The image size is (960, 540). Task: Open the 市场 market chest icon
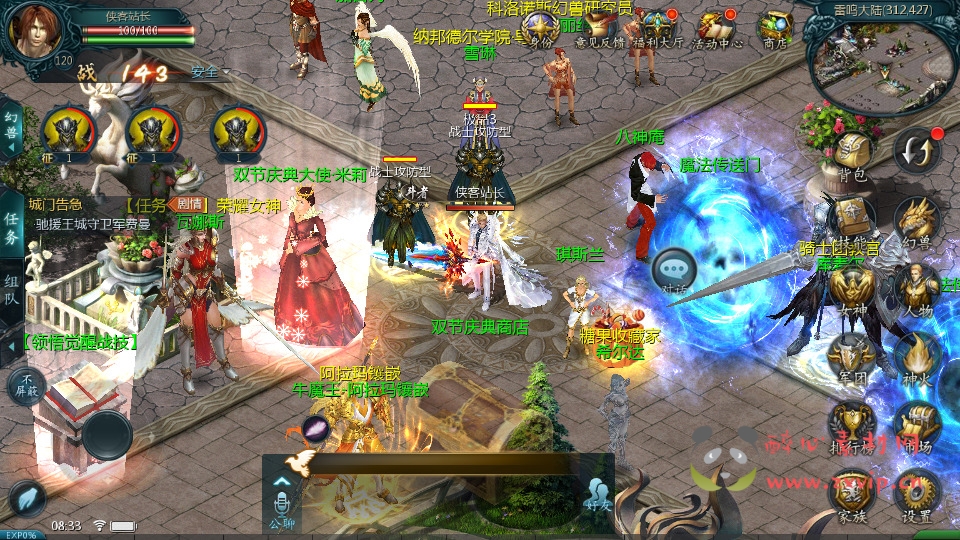point(916,425)
